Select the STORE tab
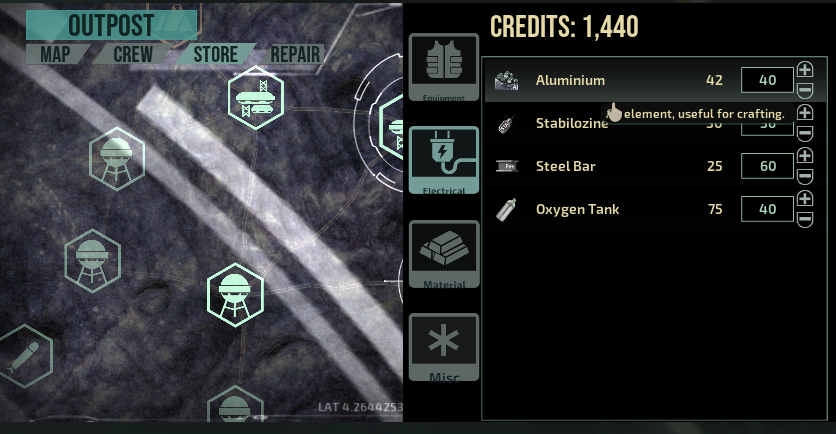 click(x=215, y=54)
